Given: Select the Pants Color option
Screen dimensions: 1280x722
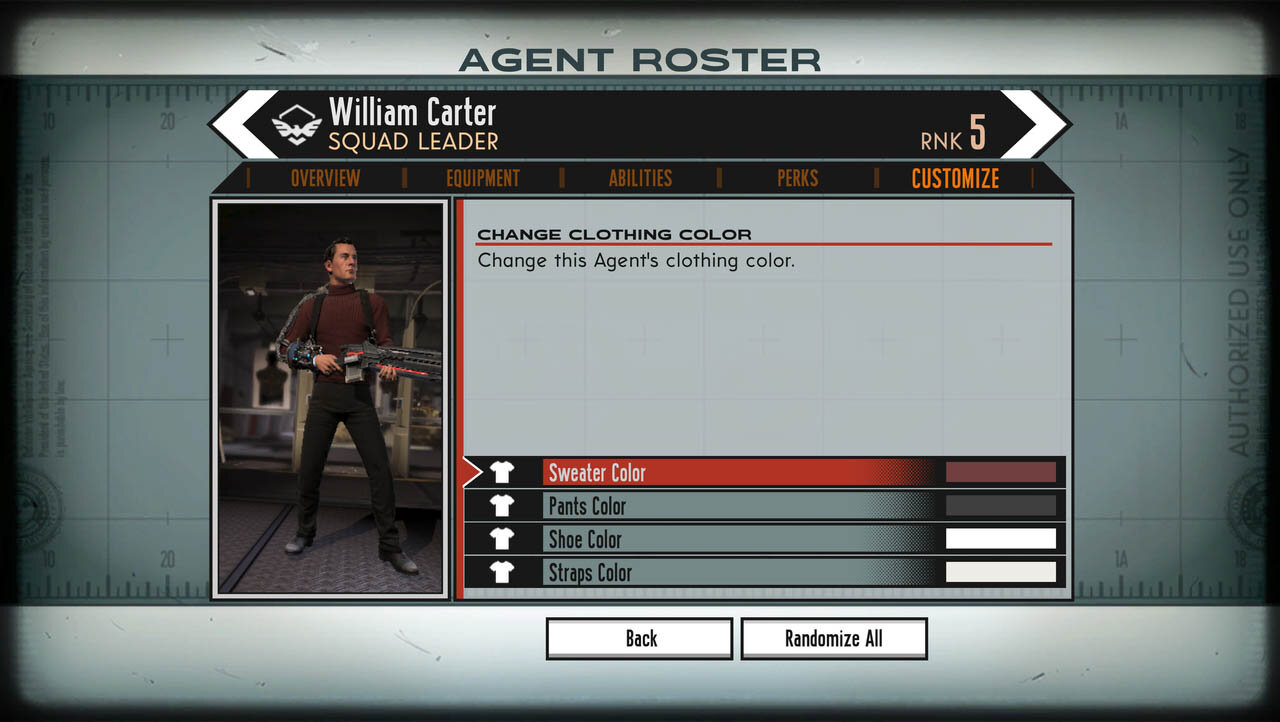Looking at the screenshot, I should [700, 506].
